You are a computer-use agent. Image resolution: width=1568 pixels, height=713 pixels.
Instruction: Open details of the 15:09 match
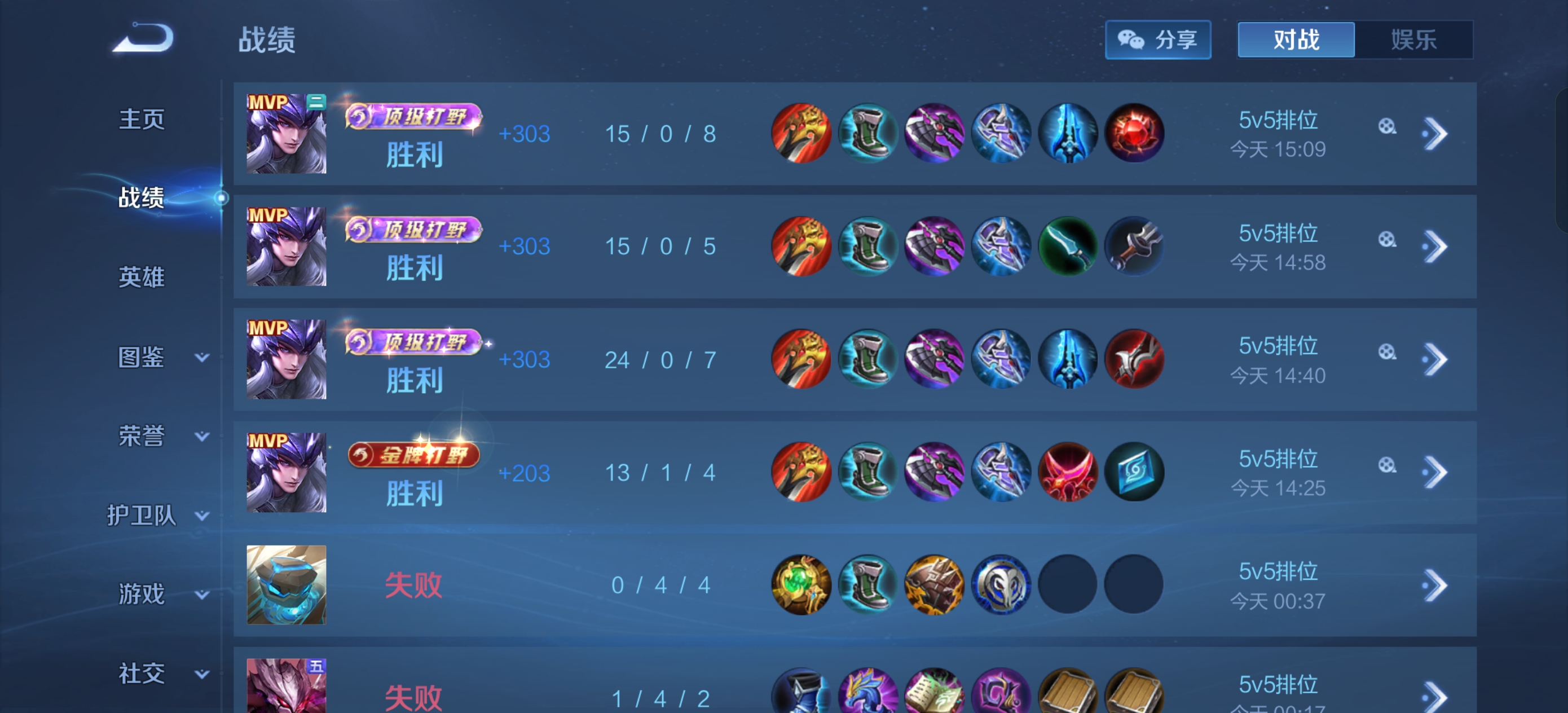(1434, 134)
